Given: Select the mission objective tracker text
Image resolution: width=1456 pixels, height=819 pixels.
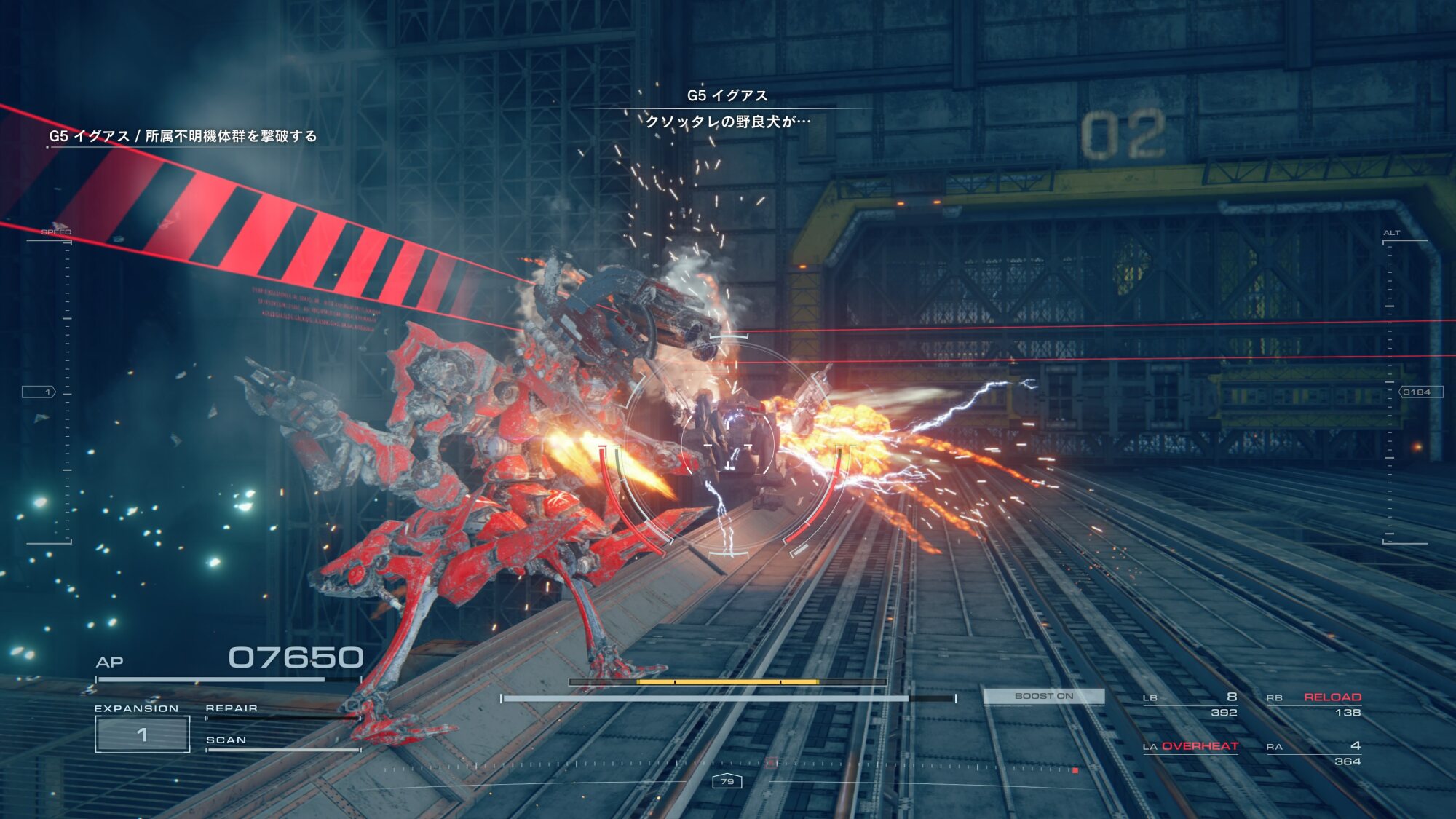Looking at the screenshot, I should [183, 136].
